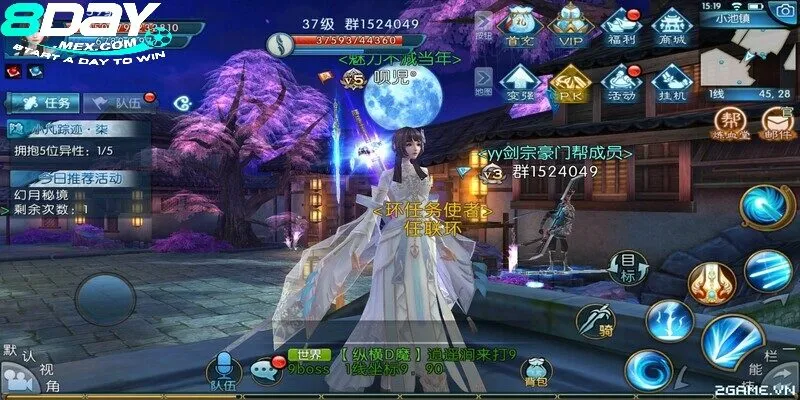Open the 福利 welfare rewards

coord(621,25)
